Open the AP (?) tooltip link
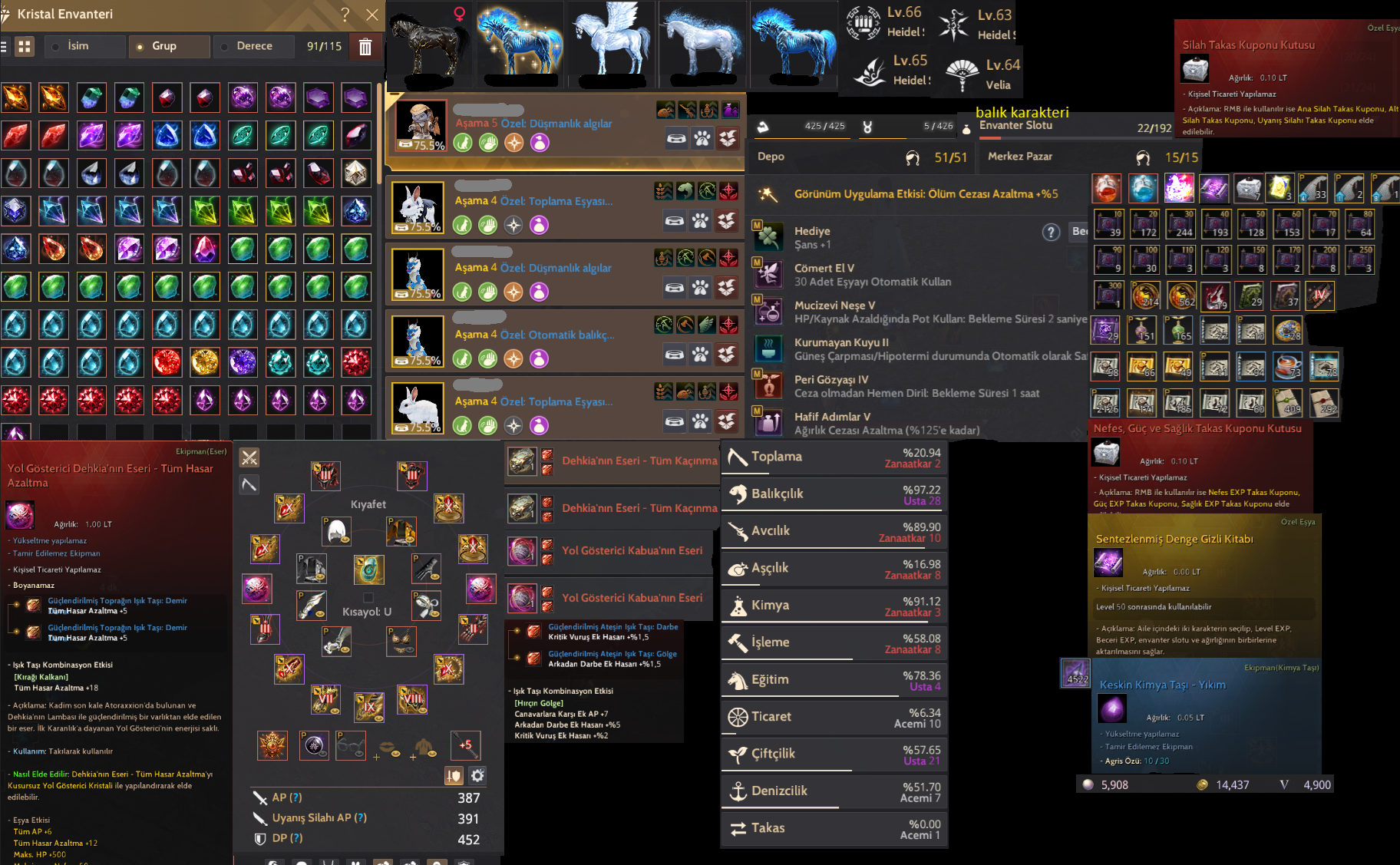Image resolution: width=1400 pixels, height=865 pixels. click(297, 797)
